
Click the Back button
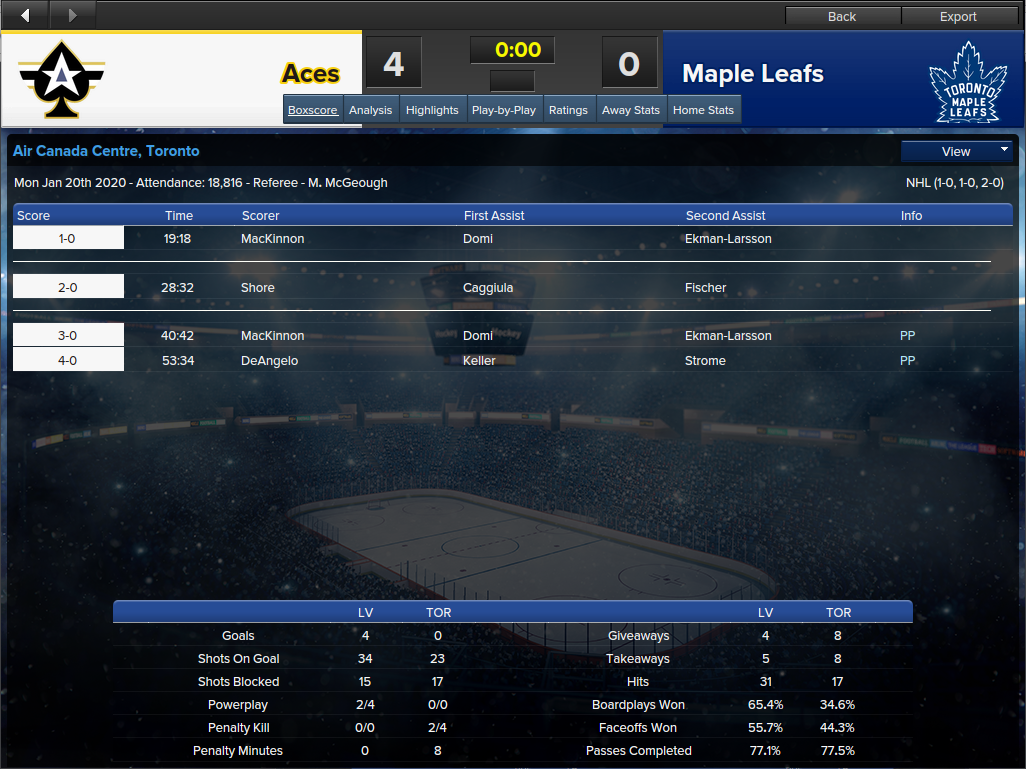pos(842,16)
